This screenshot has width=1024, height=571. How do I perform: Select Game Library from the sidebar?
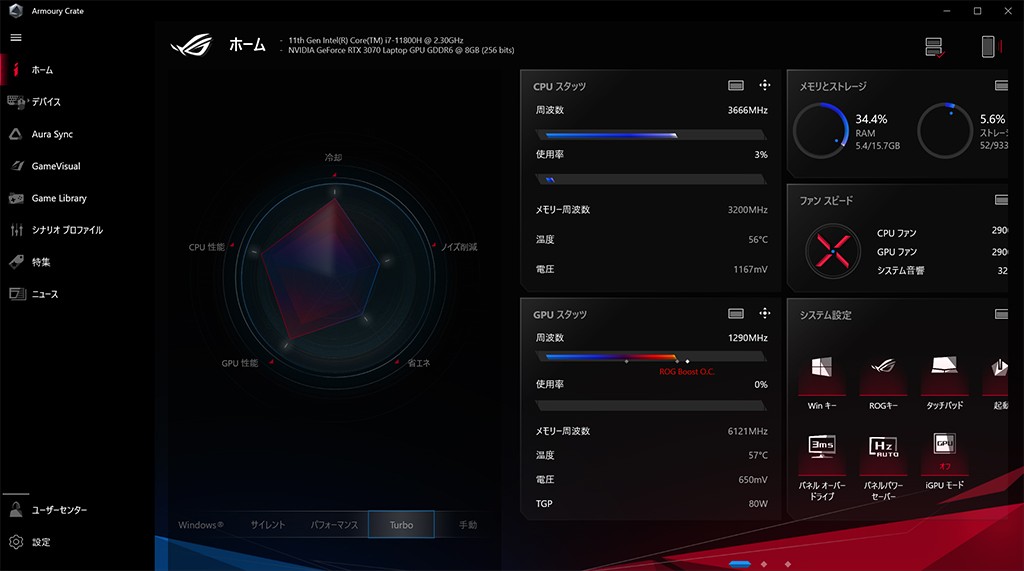click(58, 198)
